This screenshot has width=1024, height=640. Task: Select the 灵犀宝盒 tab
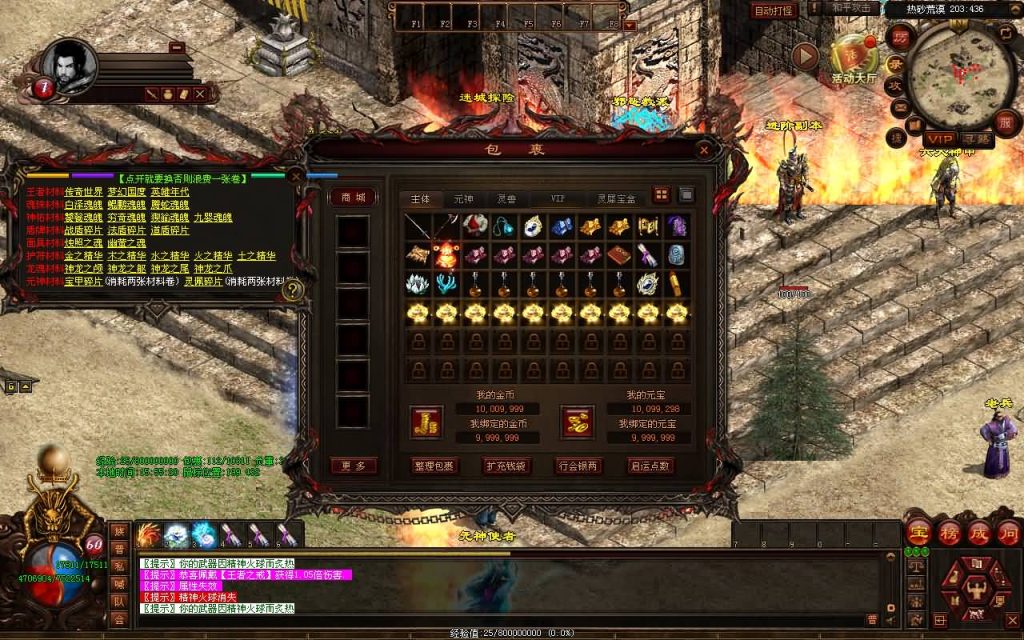click(616, 199)
